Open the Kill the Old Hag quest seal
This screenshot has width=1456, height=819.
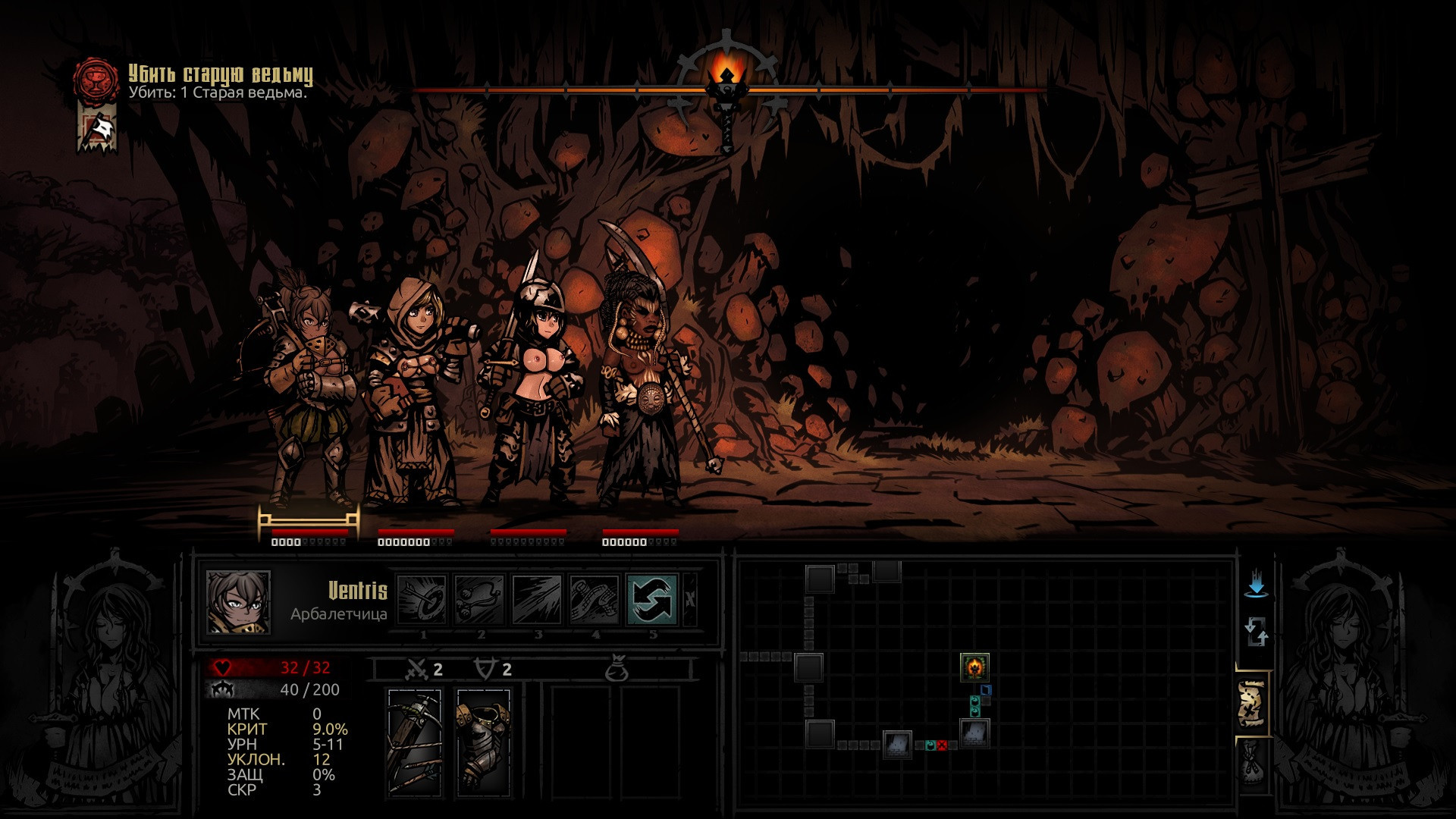click(96, 80)
